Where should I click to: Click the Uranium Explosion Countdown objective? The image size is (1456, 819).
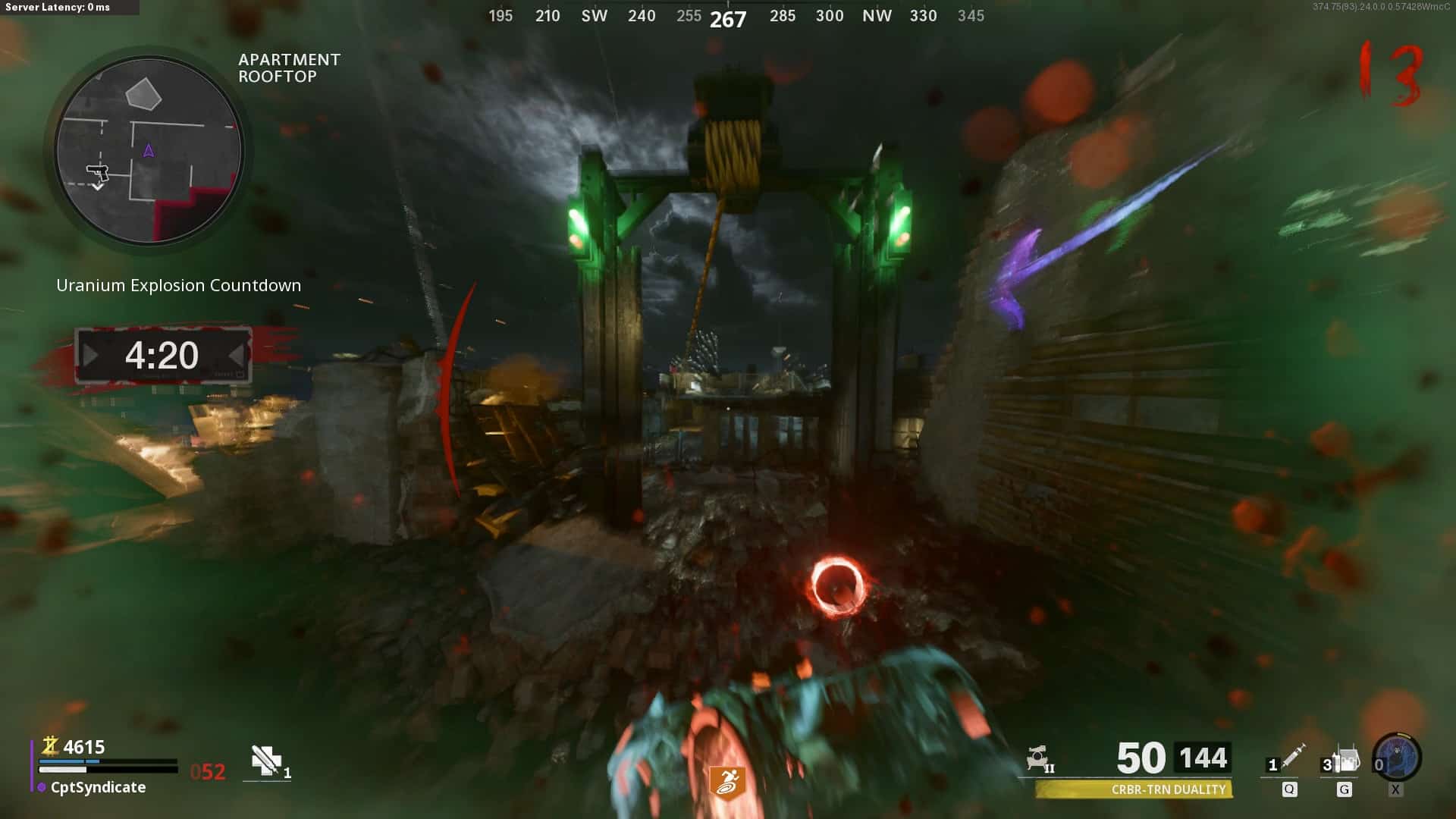coord(178,286)
